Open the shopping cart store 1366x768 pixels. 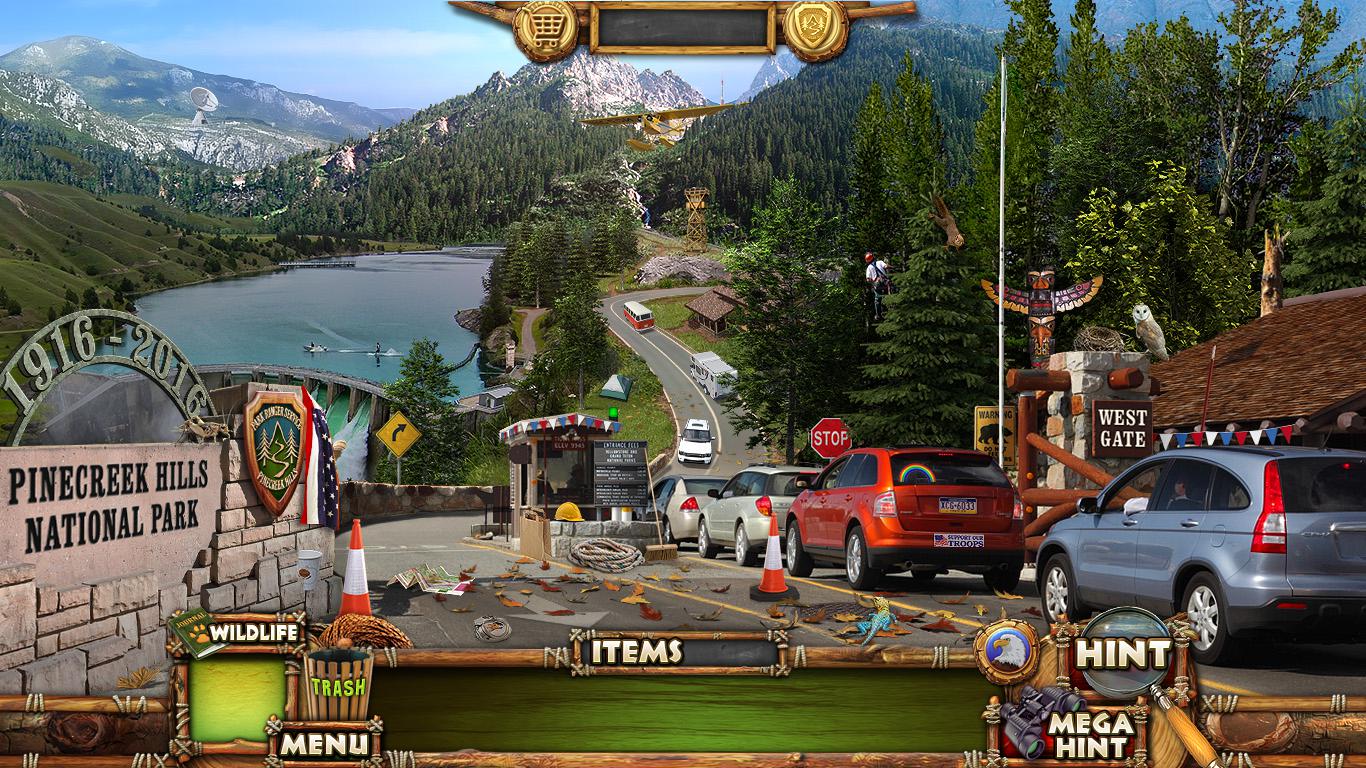[545, 29]
